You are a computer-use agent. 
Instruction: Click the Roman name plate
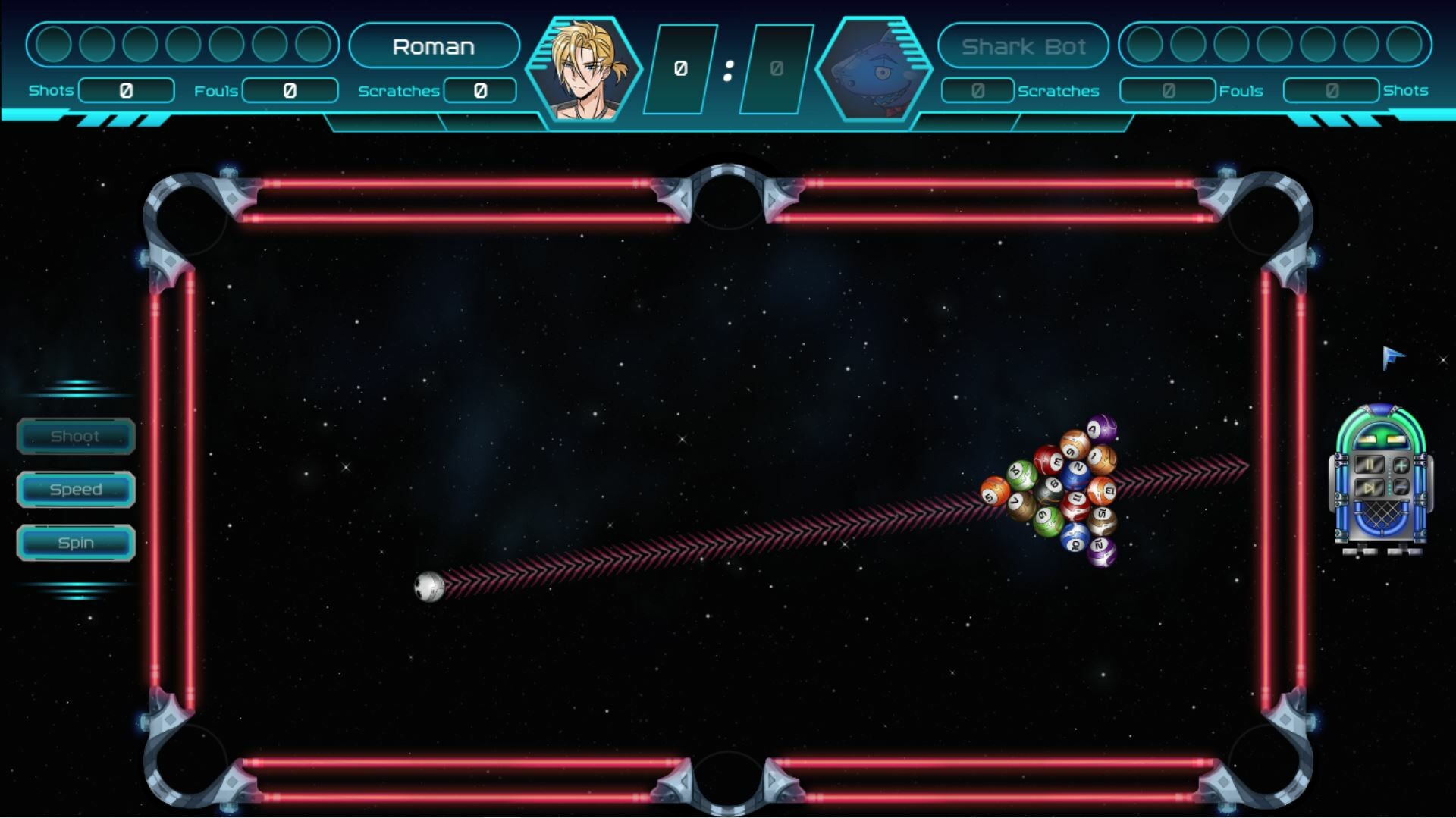click(x=435, y=46)
